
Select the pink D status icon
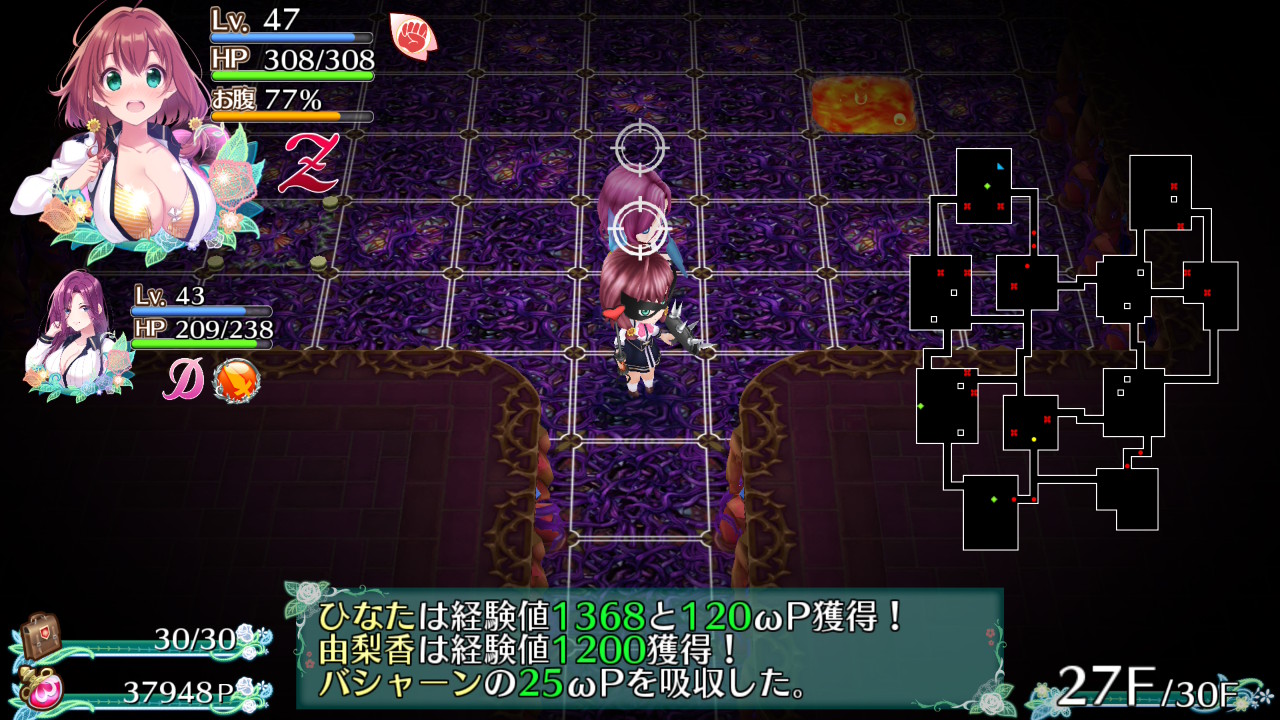(x=184, y=380)
